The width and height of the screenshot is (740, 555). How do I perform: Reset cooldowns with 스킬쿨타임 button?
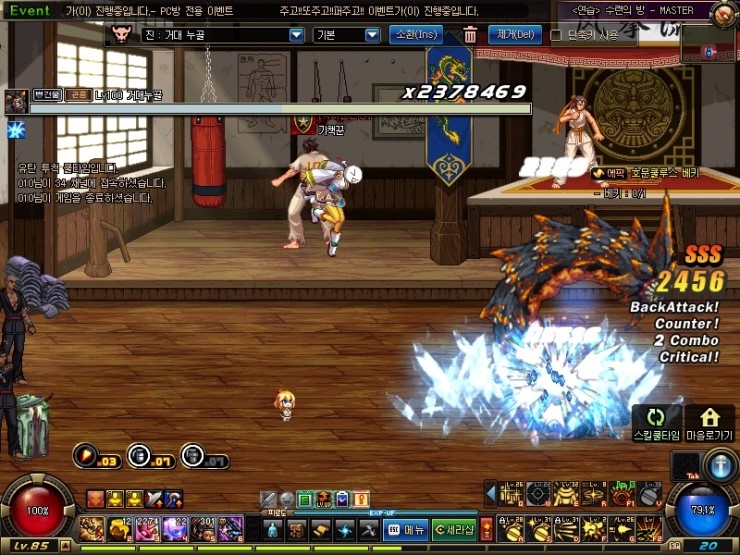point(656,422)
